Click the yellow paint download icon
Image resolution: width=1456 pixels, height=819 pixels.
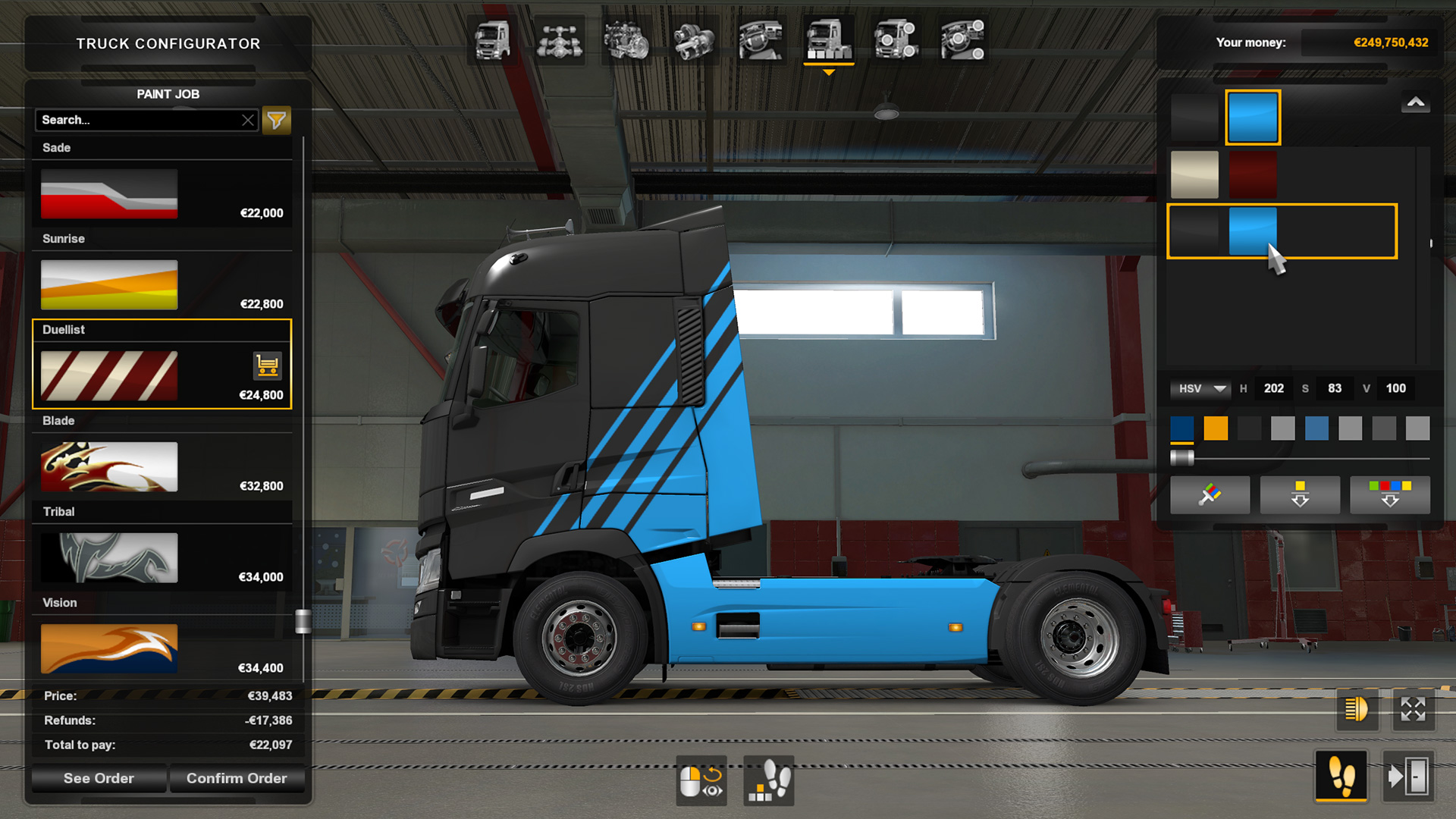pos(1300,494)
